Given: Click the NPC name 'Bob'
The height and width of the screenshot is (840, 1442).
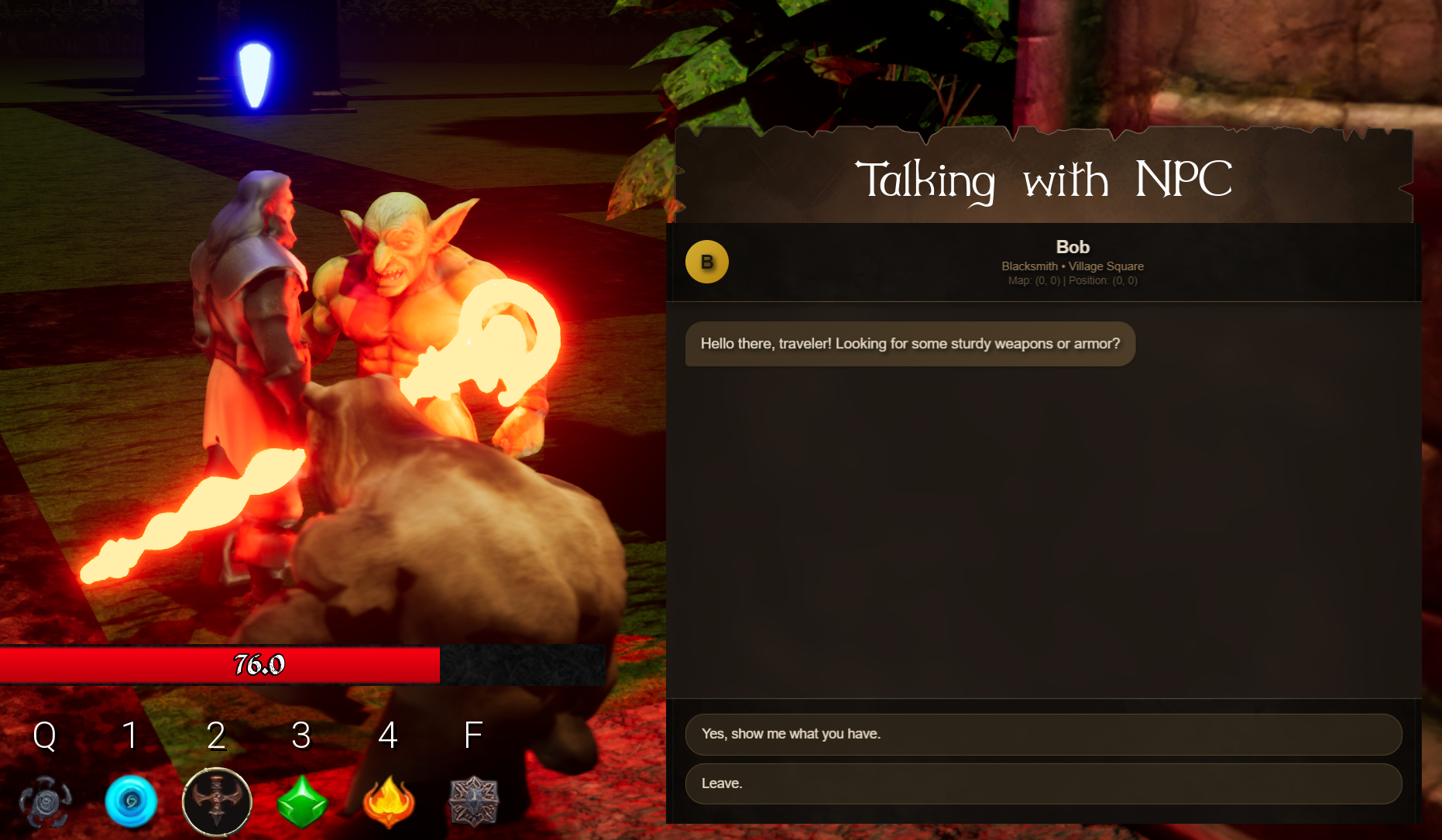Looking at the screenshot, I should 1073,247.
